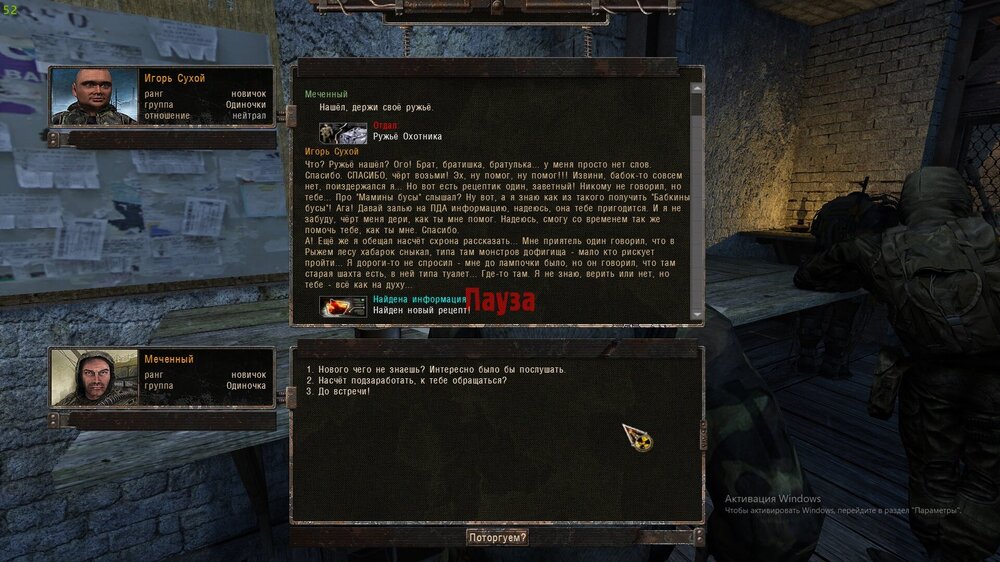Viewport: 1000px width, 562px height.
Task: Click the hunter's rifle item icon
Action: [x=343, y=132]
